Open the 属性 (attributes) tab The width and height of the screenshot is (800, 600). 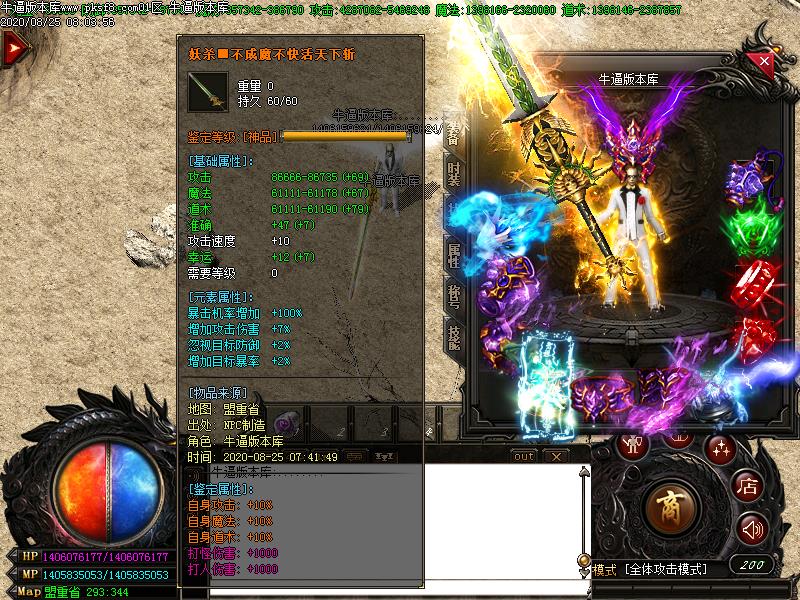453,259
